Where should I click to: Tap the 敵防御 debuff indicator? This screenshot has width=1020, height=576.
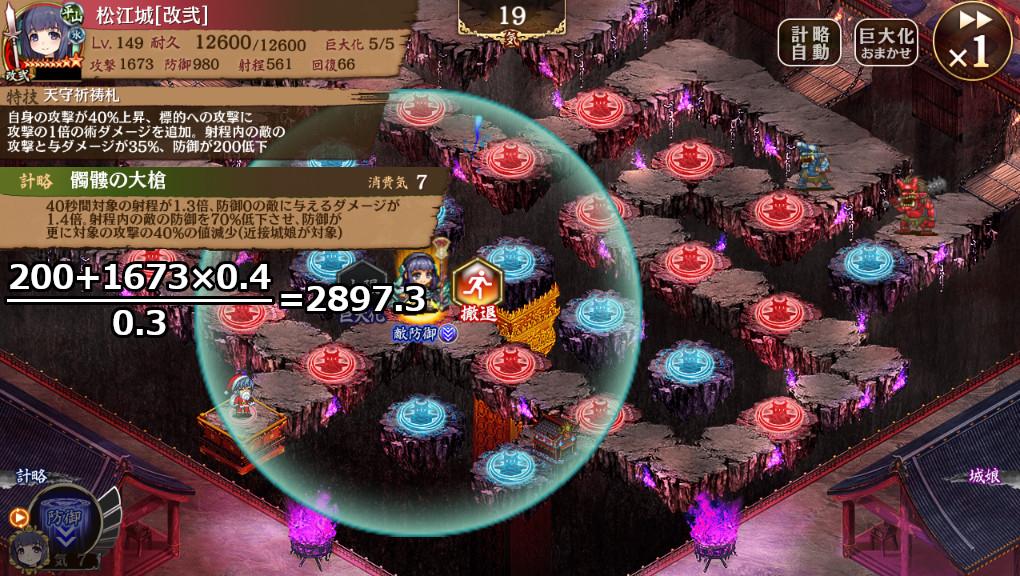[x=424, y=334]
